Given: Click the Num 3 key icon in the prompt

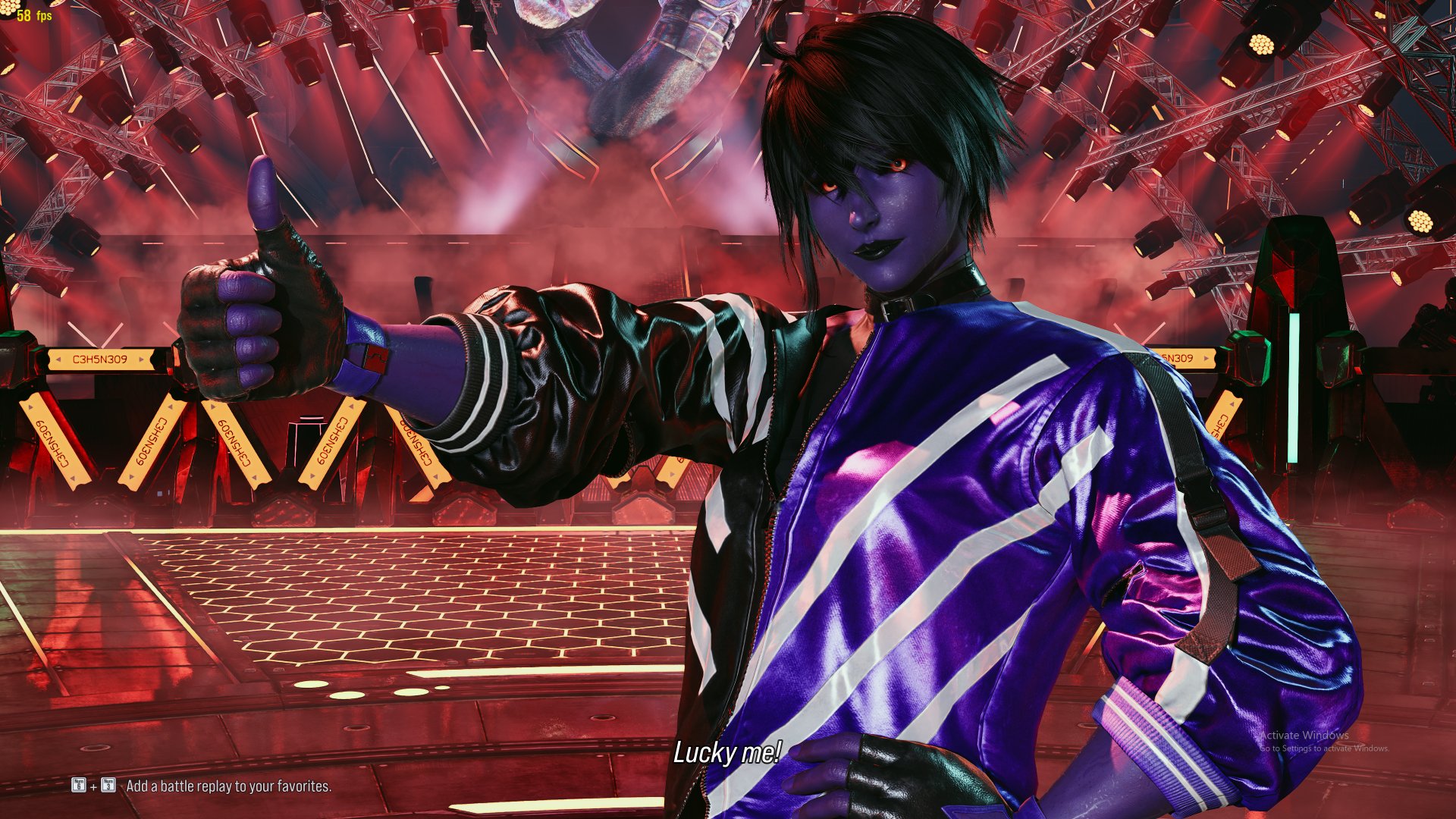Looking at the screenshot, I should [x=108, y=786].
